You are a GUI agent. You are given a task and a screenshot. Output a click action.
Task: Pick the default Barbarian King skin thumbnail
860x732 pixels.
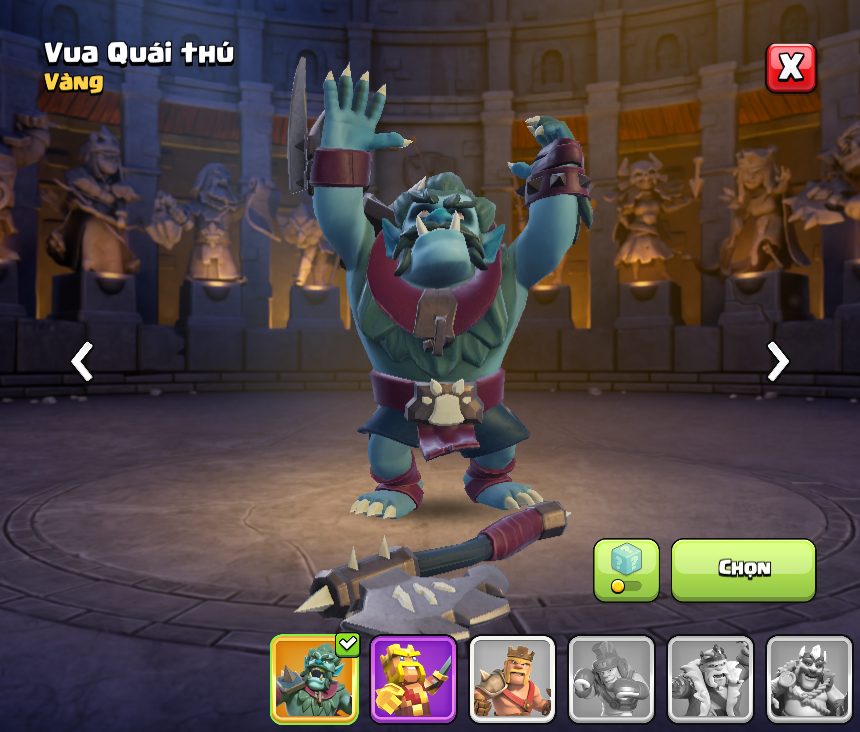(512, 679)
